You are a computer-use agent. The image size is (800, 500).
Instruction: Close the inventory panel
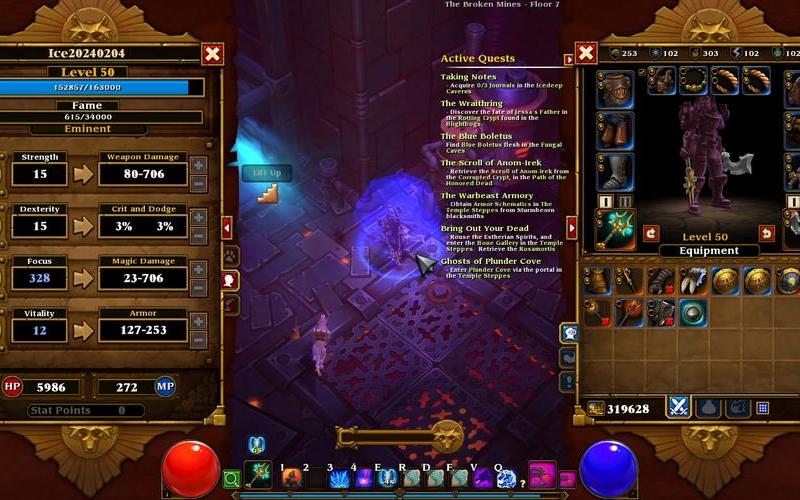click(587, 53)
